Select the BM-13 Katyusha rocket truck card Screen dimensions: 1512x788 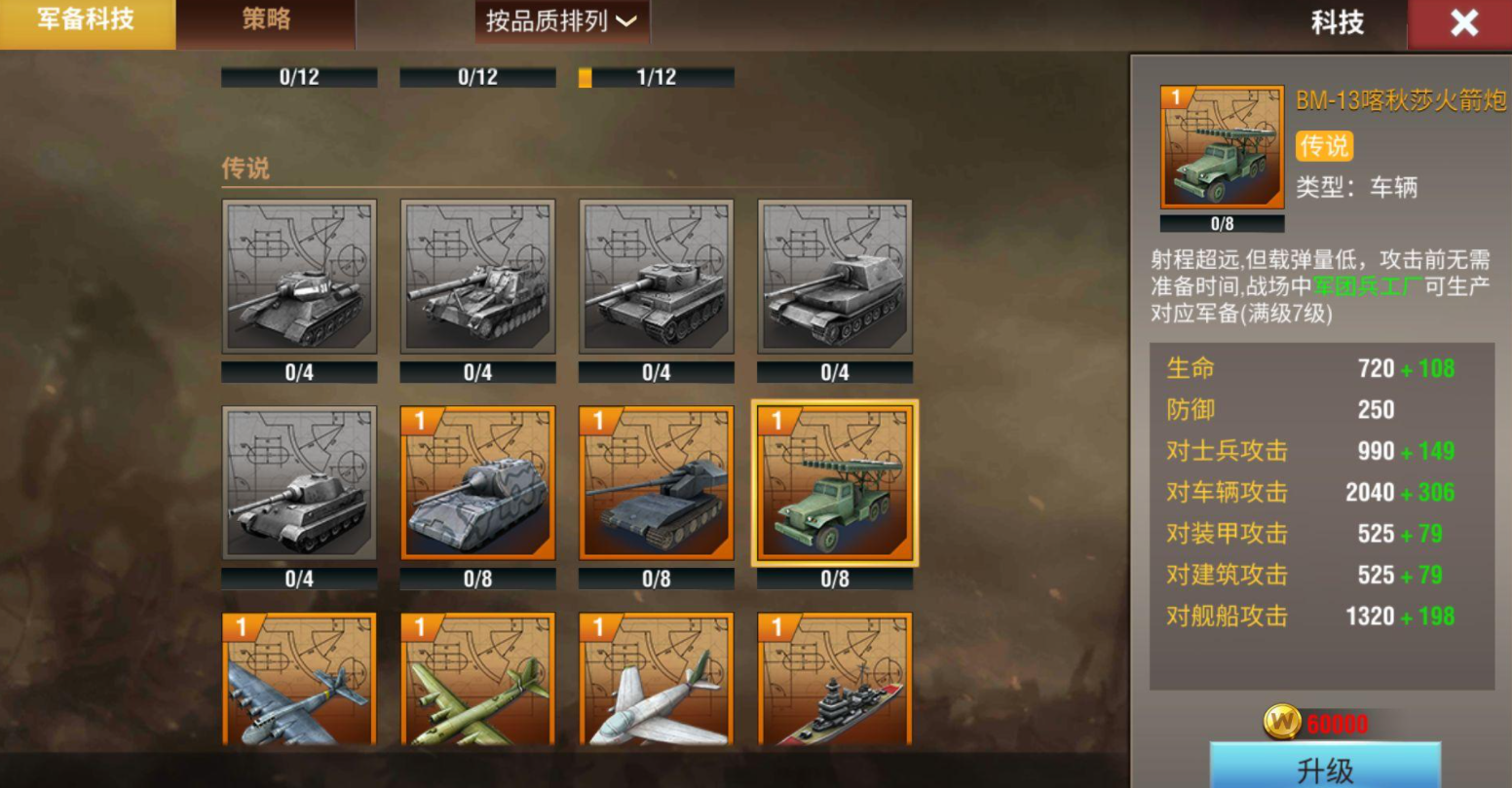[x=835, y=483]
